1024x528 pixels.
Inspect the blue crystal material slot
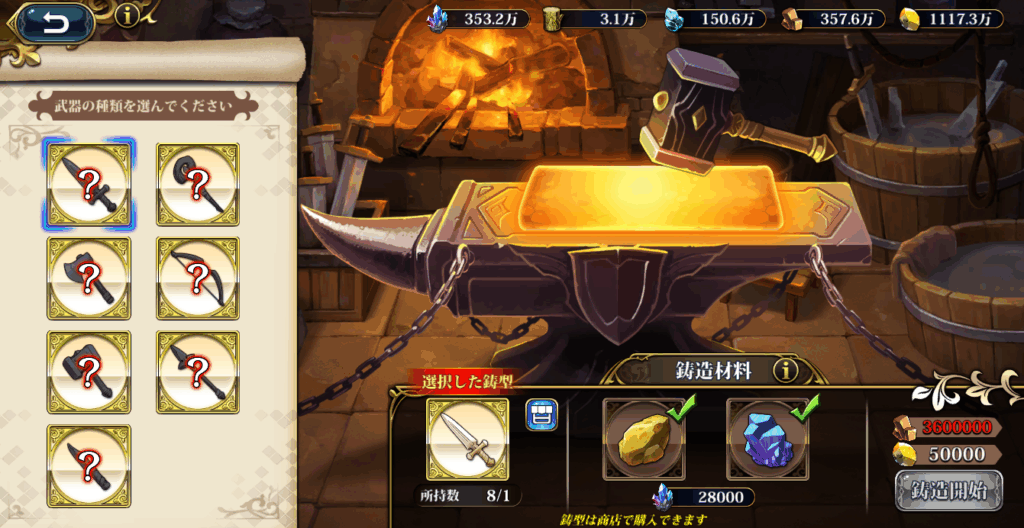point(767,440)
